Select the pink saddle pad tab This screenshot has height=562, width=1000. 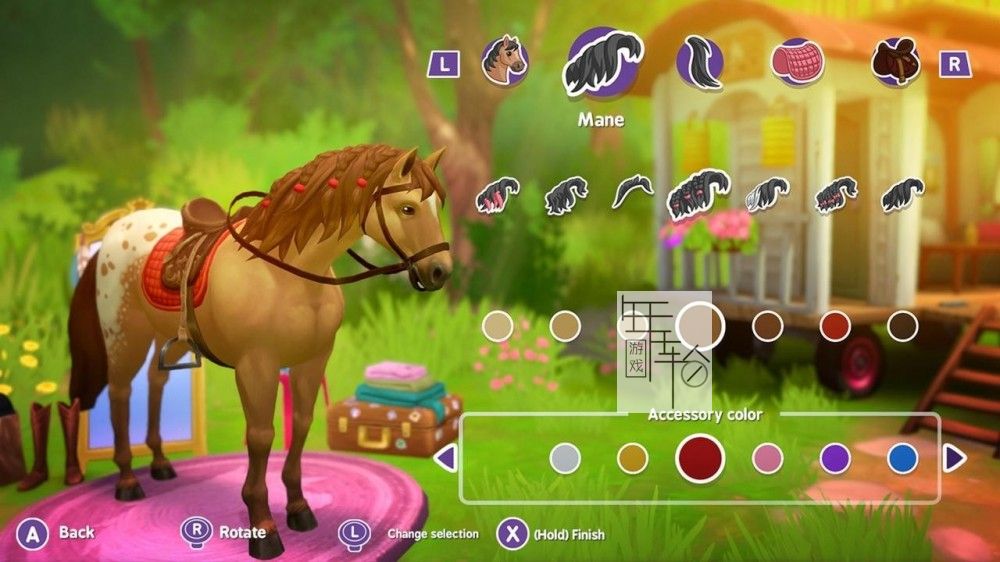tap(797, 62)
